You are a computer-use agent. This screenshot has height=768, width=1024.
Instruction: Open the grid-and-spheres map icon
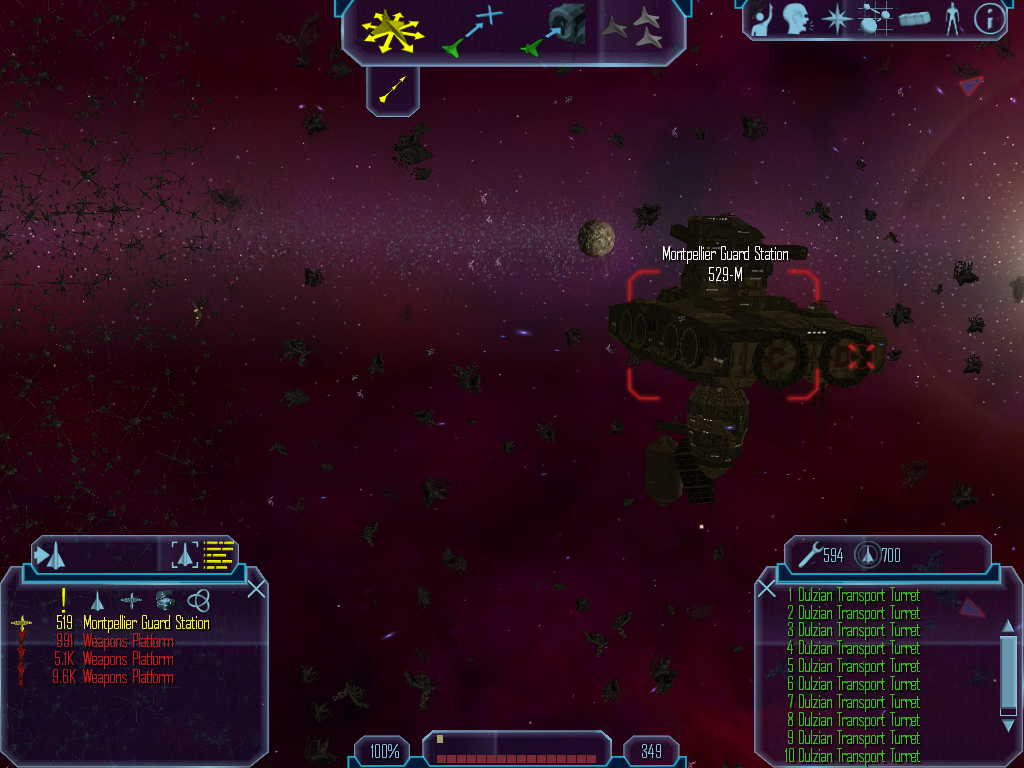874,18
